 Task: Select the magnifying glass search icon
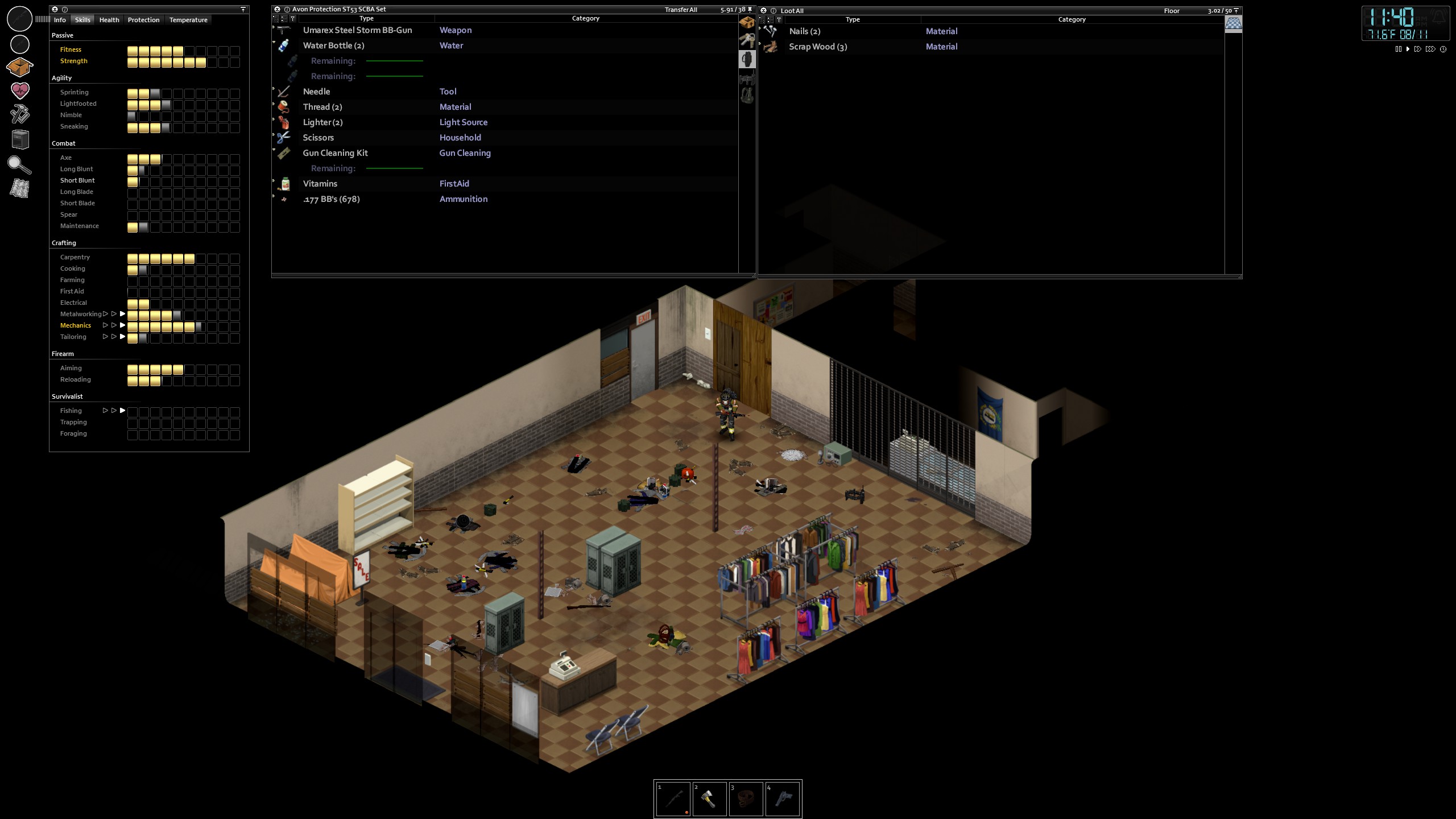(x=20, y=165)
